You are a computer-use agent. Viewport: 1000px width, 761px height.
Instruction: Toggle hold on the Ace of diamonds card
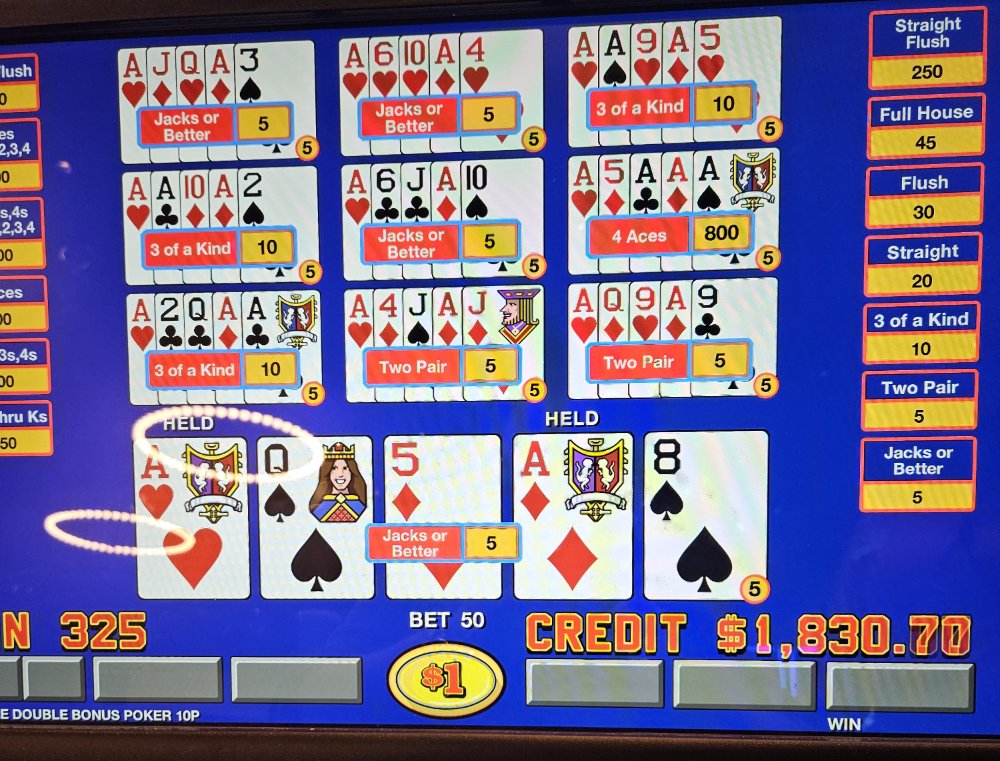point(573,517)
